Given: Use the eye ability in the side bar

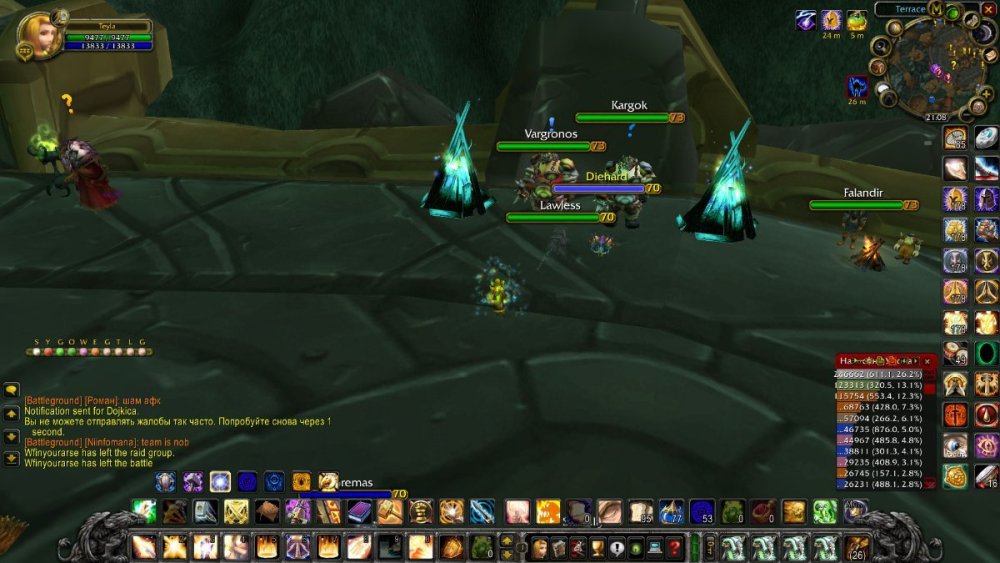Looking at the screenshot, I should 955,445.
